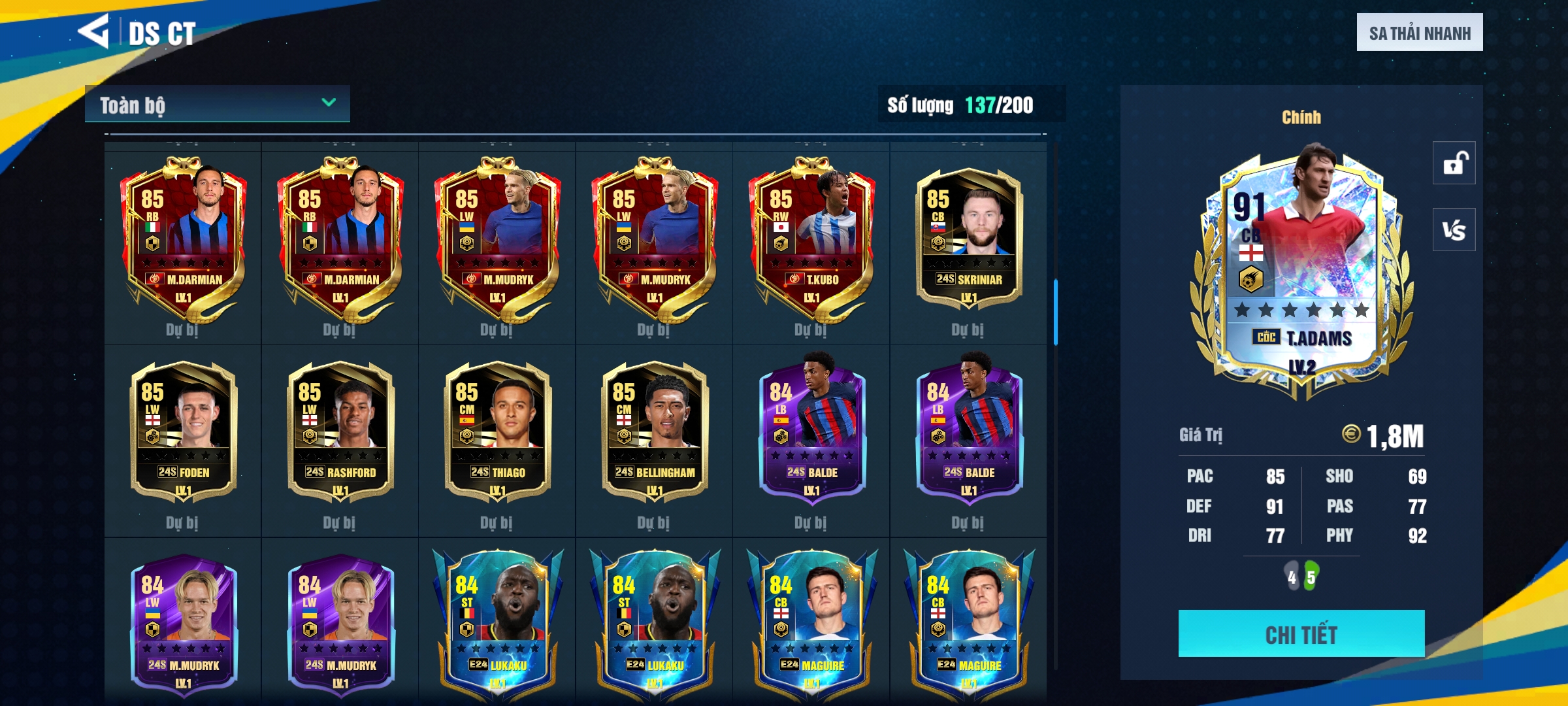
Task: Expand the Toàn bộ filter dropdown
Action: (x=217, y=104)
